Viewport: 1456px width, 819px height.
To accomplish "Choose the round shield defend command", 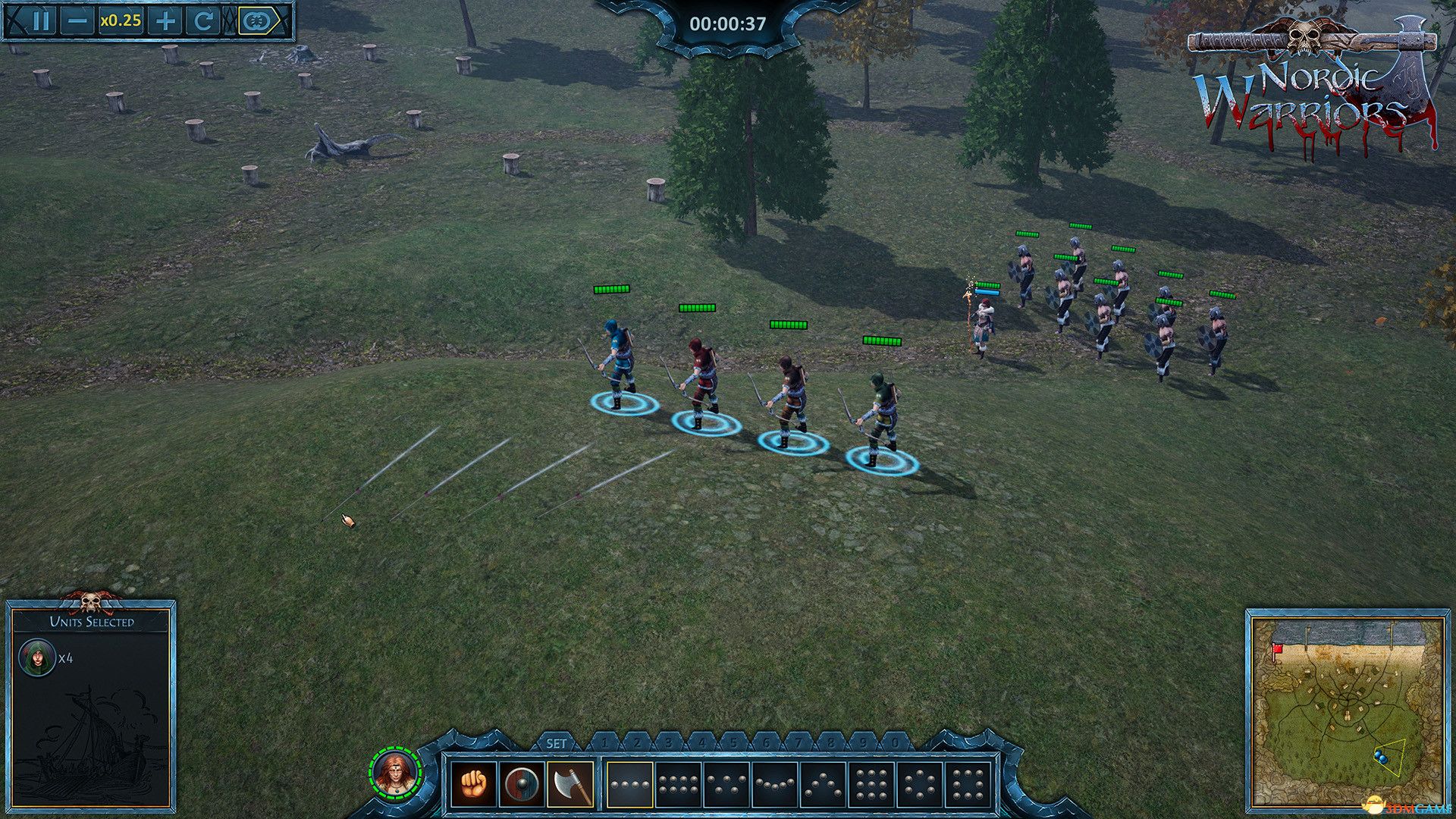I will (523, 785).
